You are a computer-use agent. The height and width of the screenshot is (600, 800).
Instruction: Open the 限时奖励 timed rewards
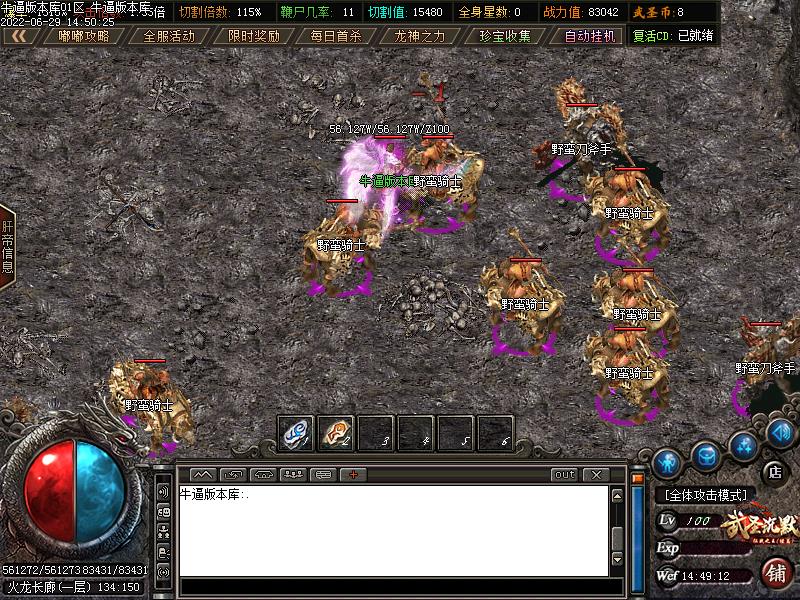click(253, 36)
